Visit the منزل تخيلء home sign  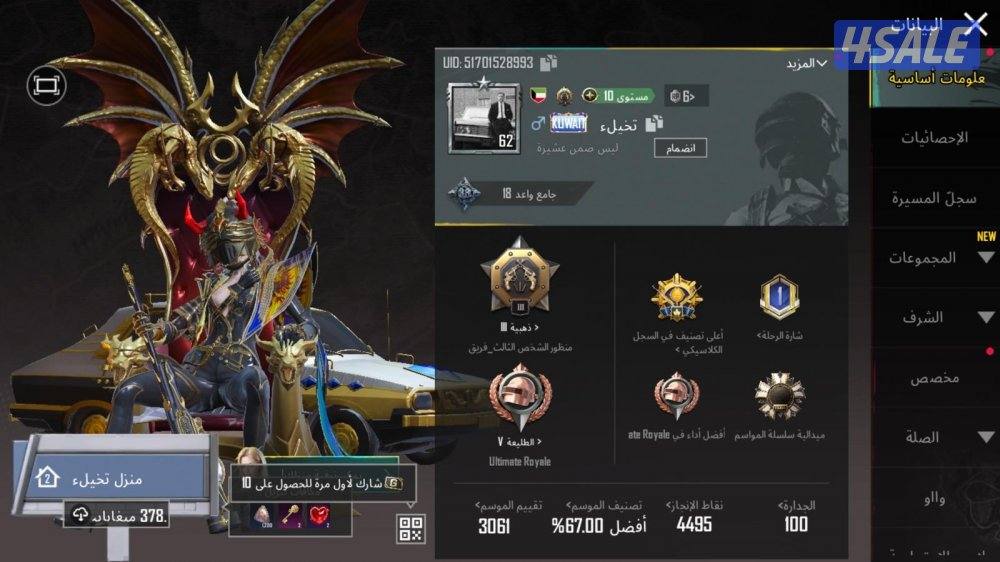point(110,479)
